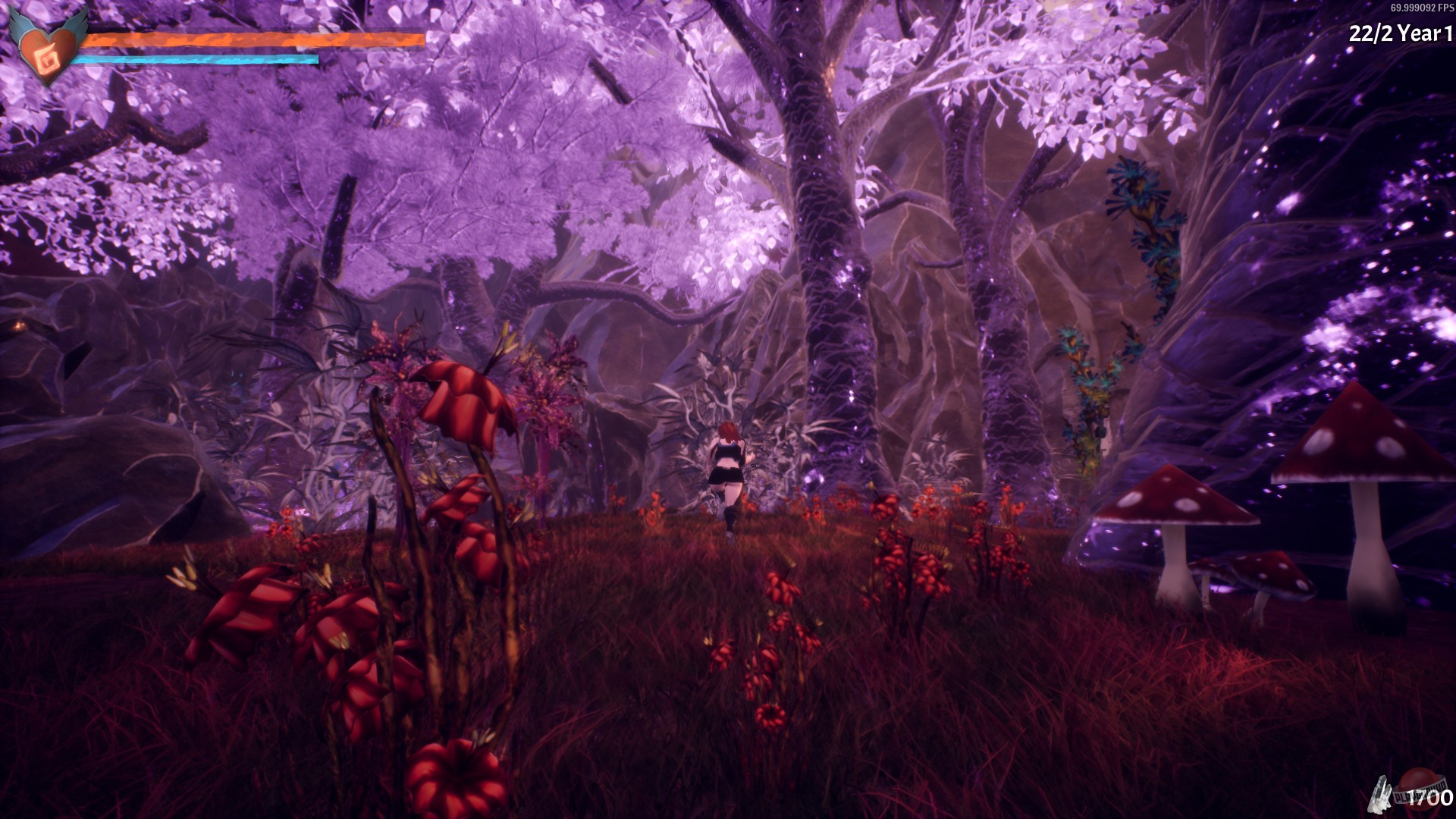Screen dimensions: 1456x819
Task: Click the crystal currency icon
Action: pos(1379,792)
